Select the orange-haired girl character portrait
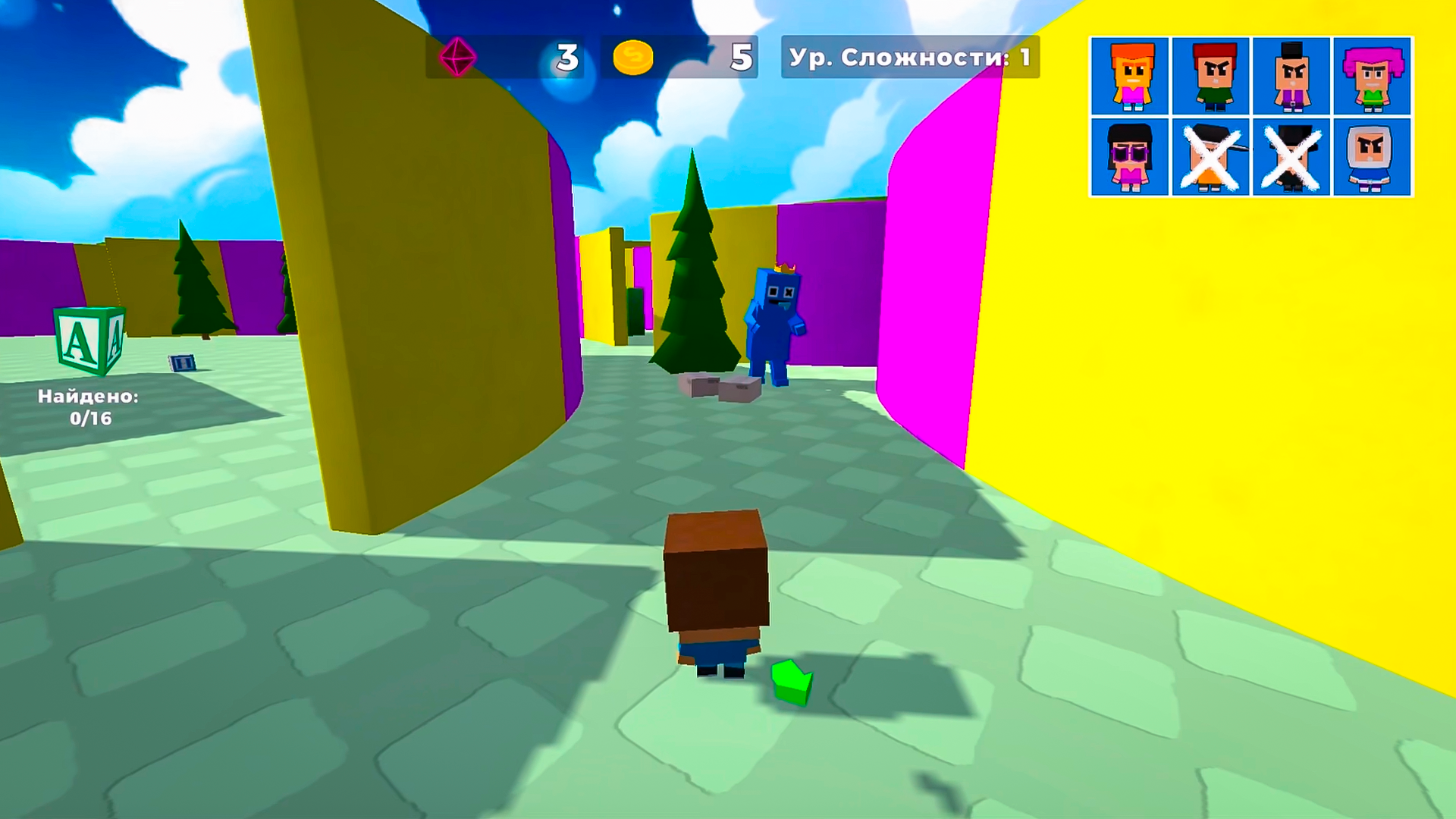 [x=1130, y=77]
